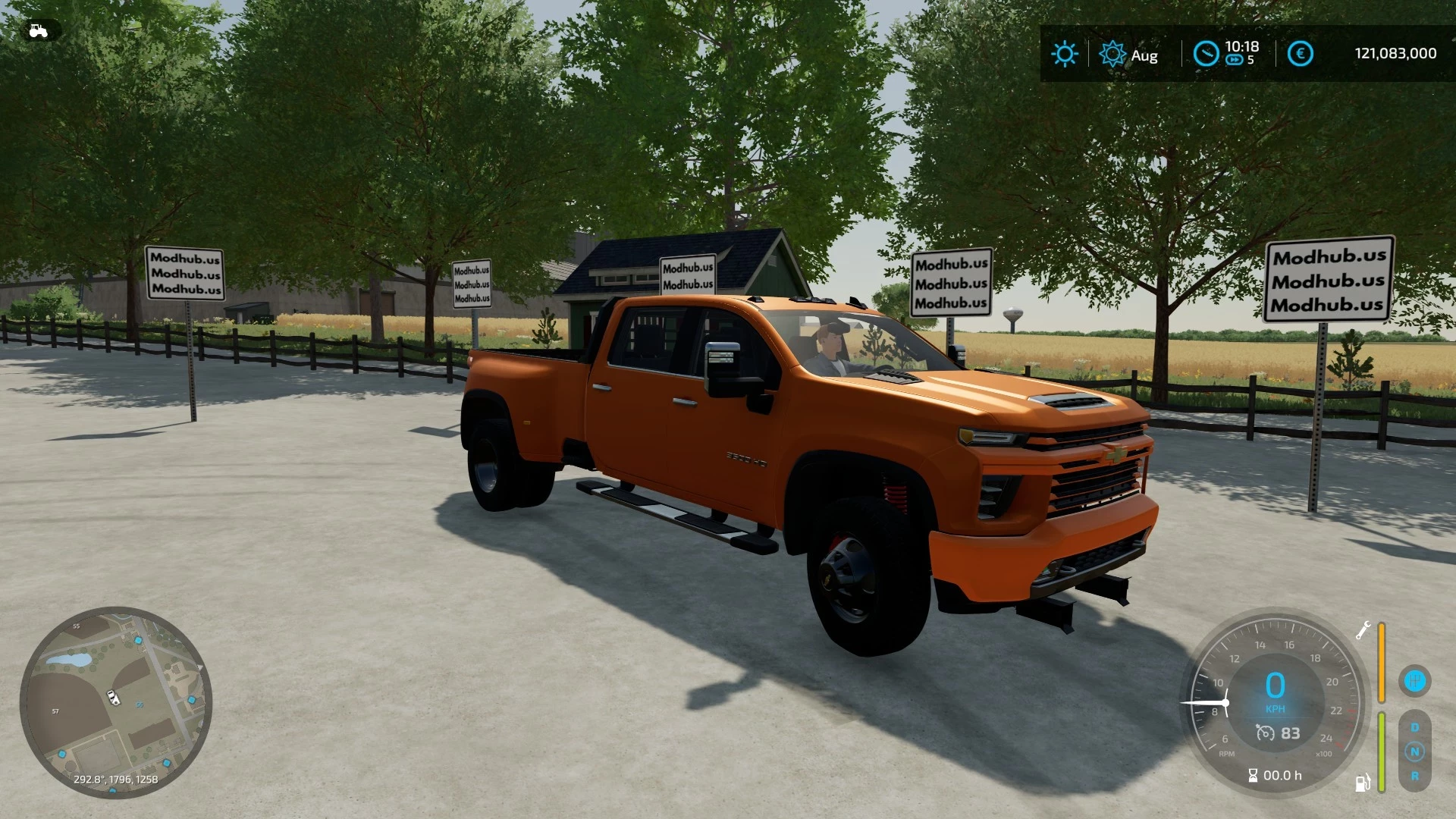Click the timescale value 5
Image resolution: width=1456 pixels, height=819 pixels.
(1249, 61)
